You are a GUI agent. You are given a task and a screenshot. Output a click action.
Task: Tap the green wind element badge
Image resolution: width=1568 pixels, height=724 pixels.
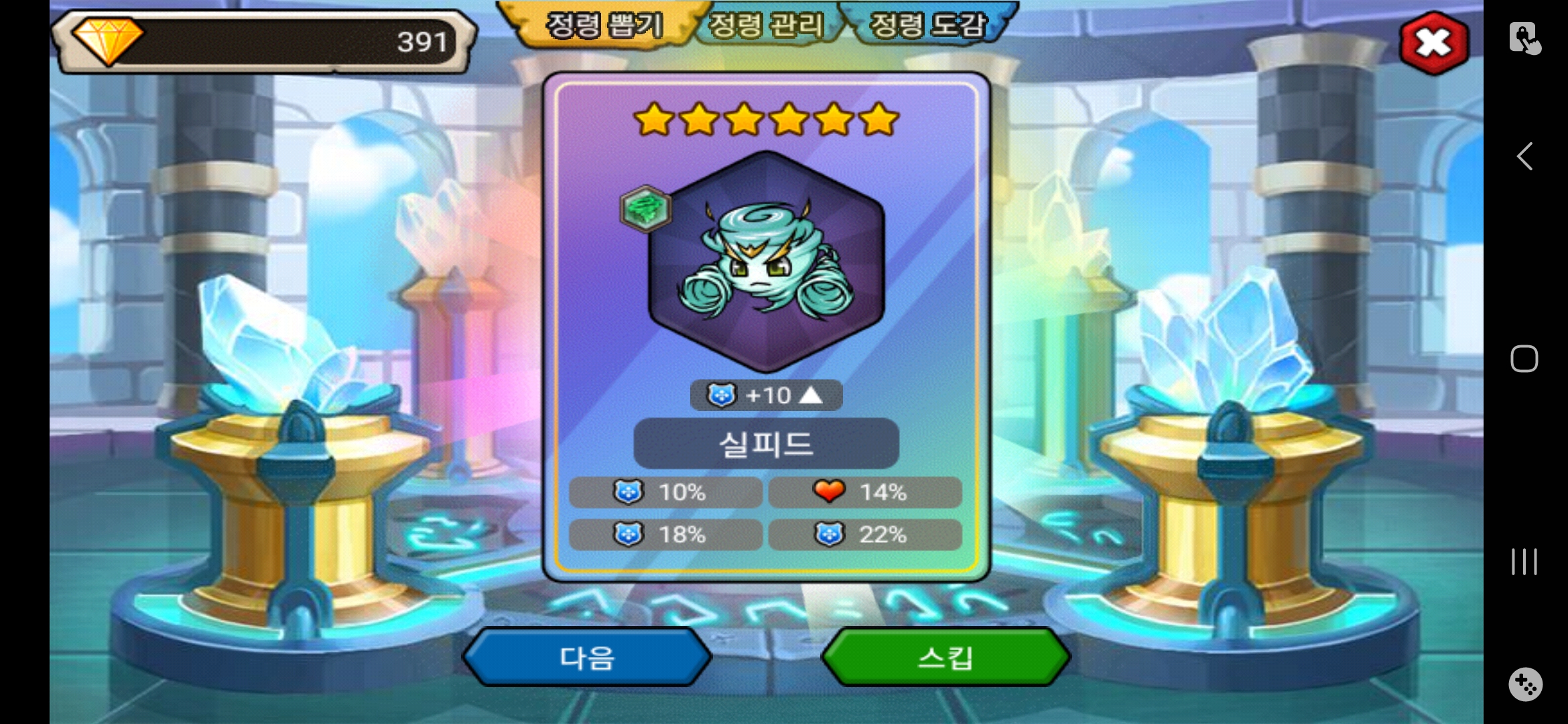click(x=645, y=208)
